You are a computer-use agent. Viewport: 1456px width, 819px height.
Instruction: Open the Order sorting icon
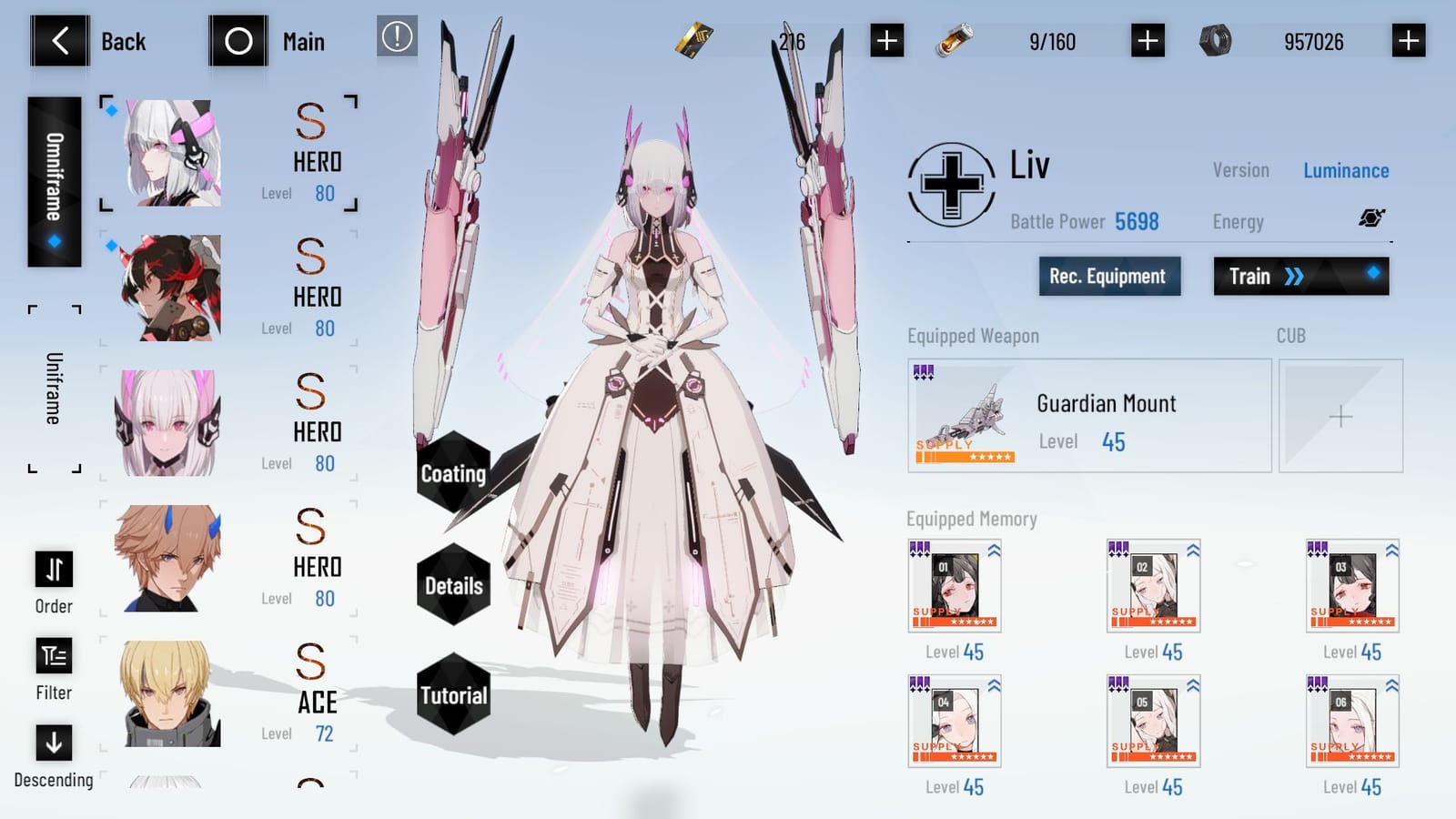pos(53,570)
